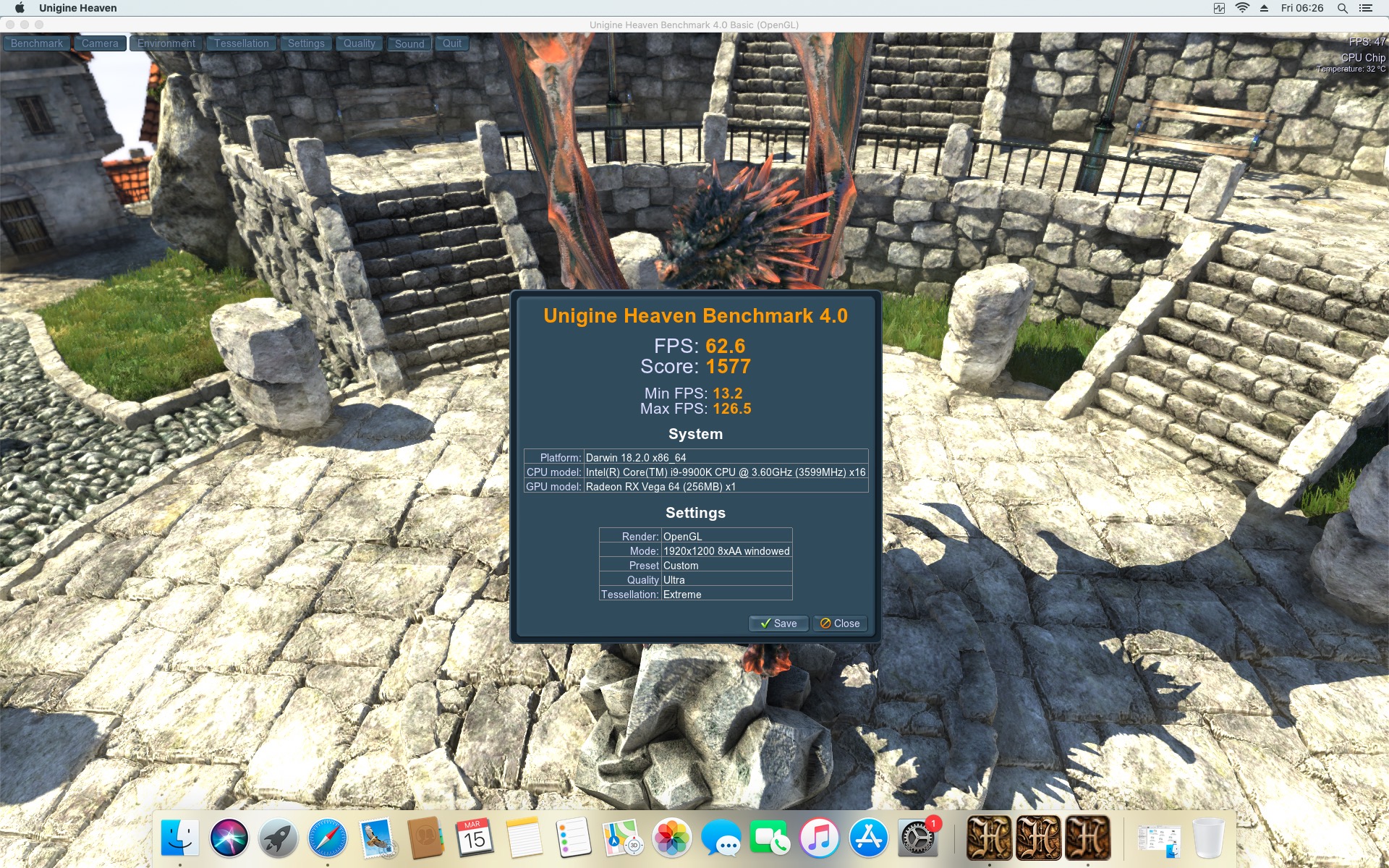Image resolution: width=1389 pixels, height=868 pixels.
Task: Click the Camera button
Action: pyautogui.click(x=100, y=43)
